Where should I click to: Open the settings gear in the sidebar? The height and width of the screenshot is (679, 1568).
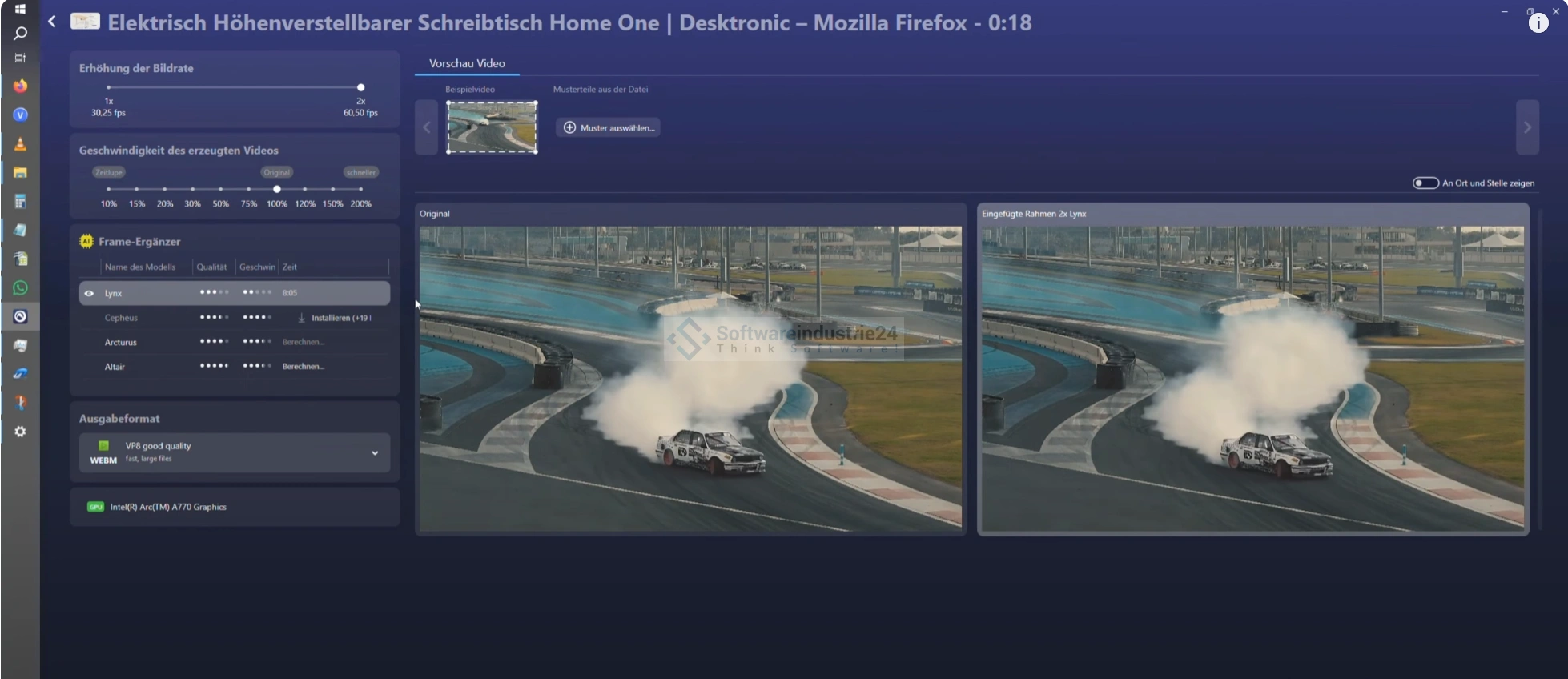21,432
